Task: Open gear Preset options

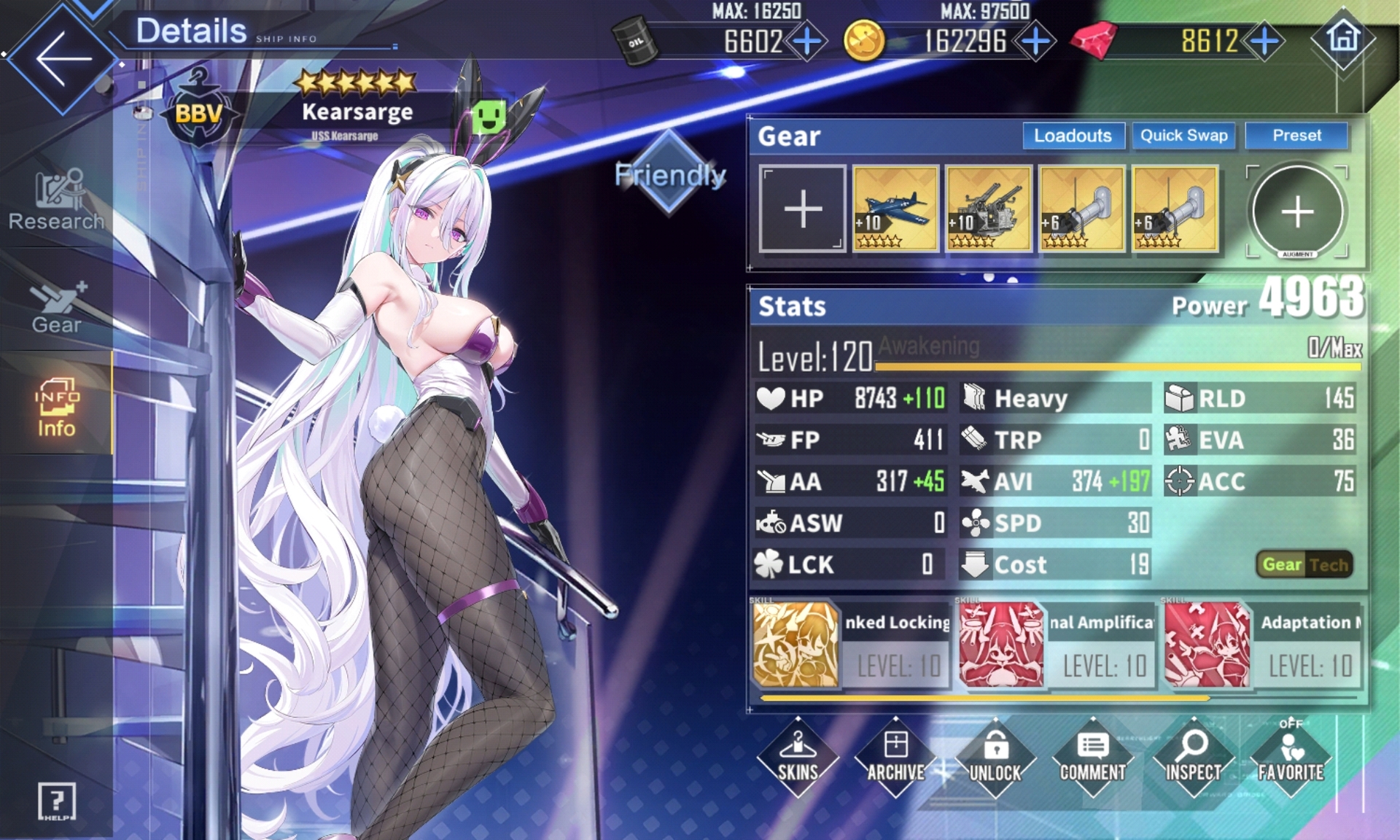Action: click(x=1296, y=136)
